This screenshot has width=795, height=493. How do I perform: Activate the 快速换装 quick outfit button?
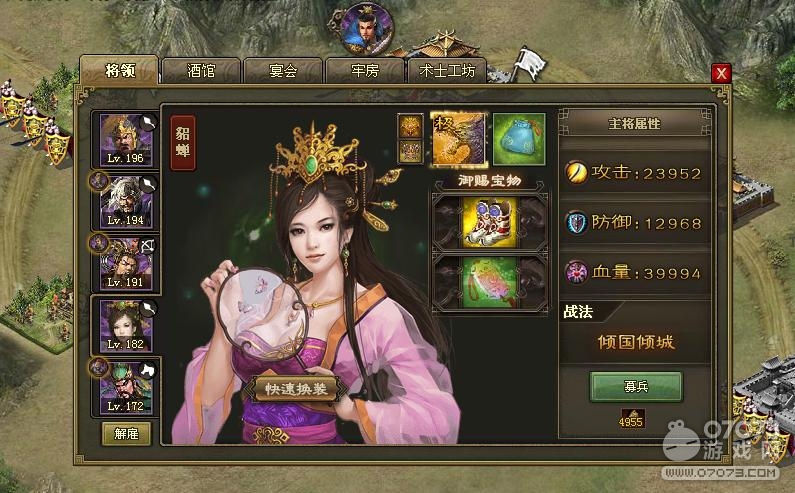[288, 388]
